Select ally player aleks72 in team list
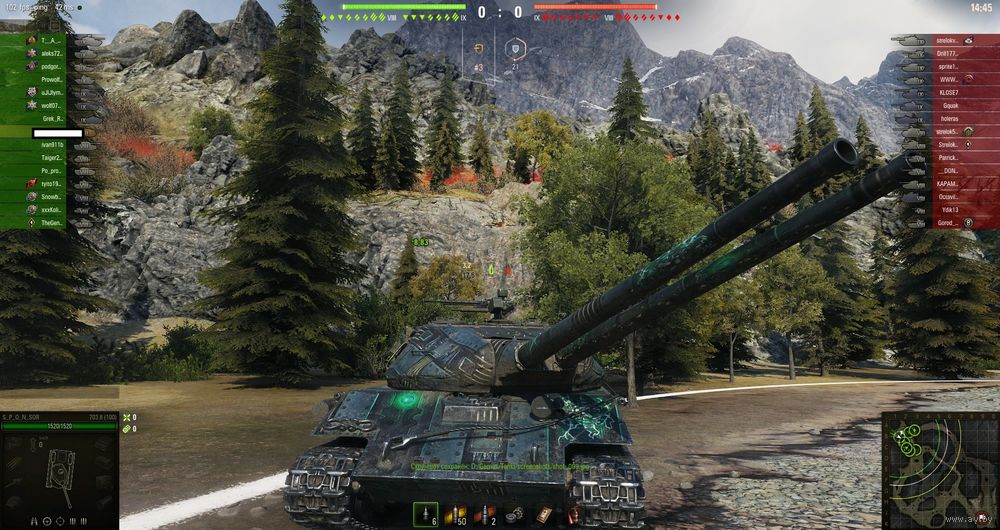 [x=52, y=53]
